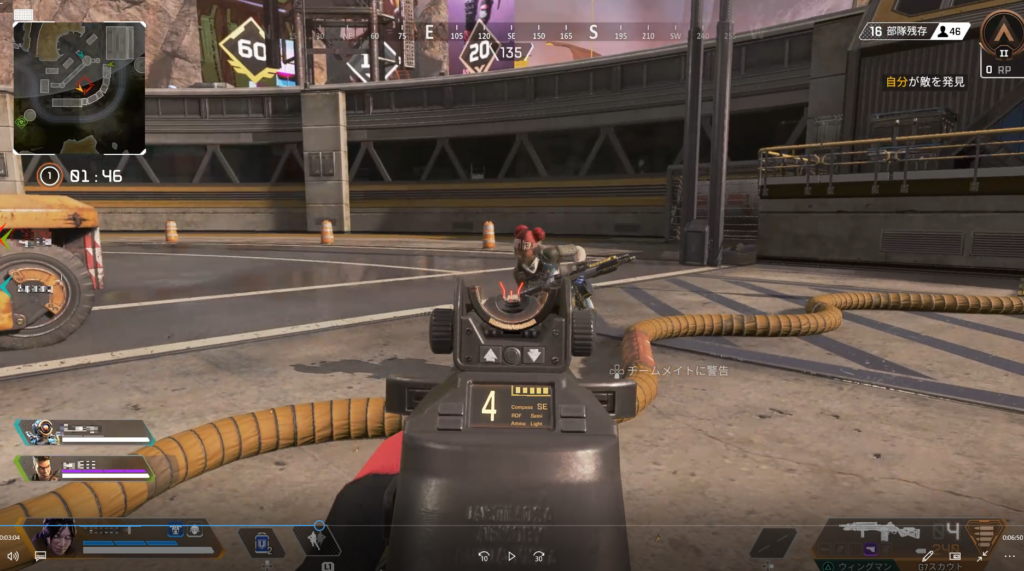Toggle the video player volume

(x=13, y=556)
